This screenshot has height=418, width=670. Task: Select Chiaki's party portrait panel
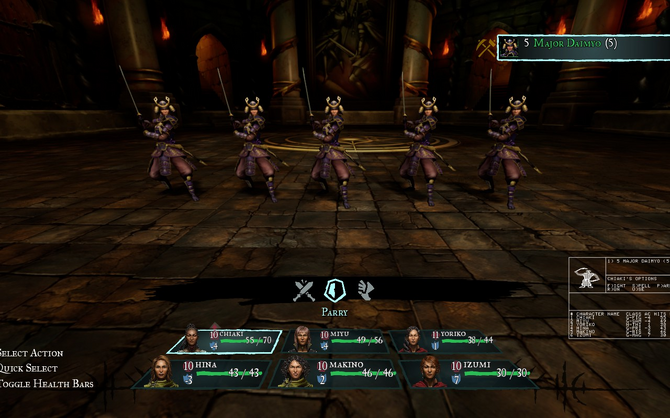coord(225,342)
